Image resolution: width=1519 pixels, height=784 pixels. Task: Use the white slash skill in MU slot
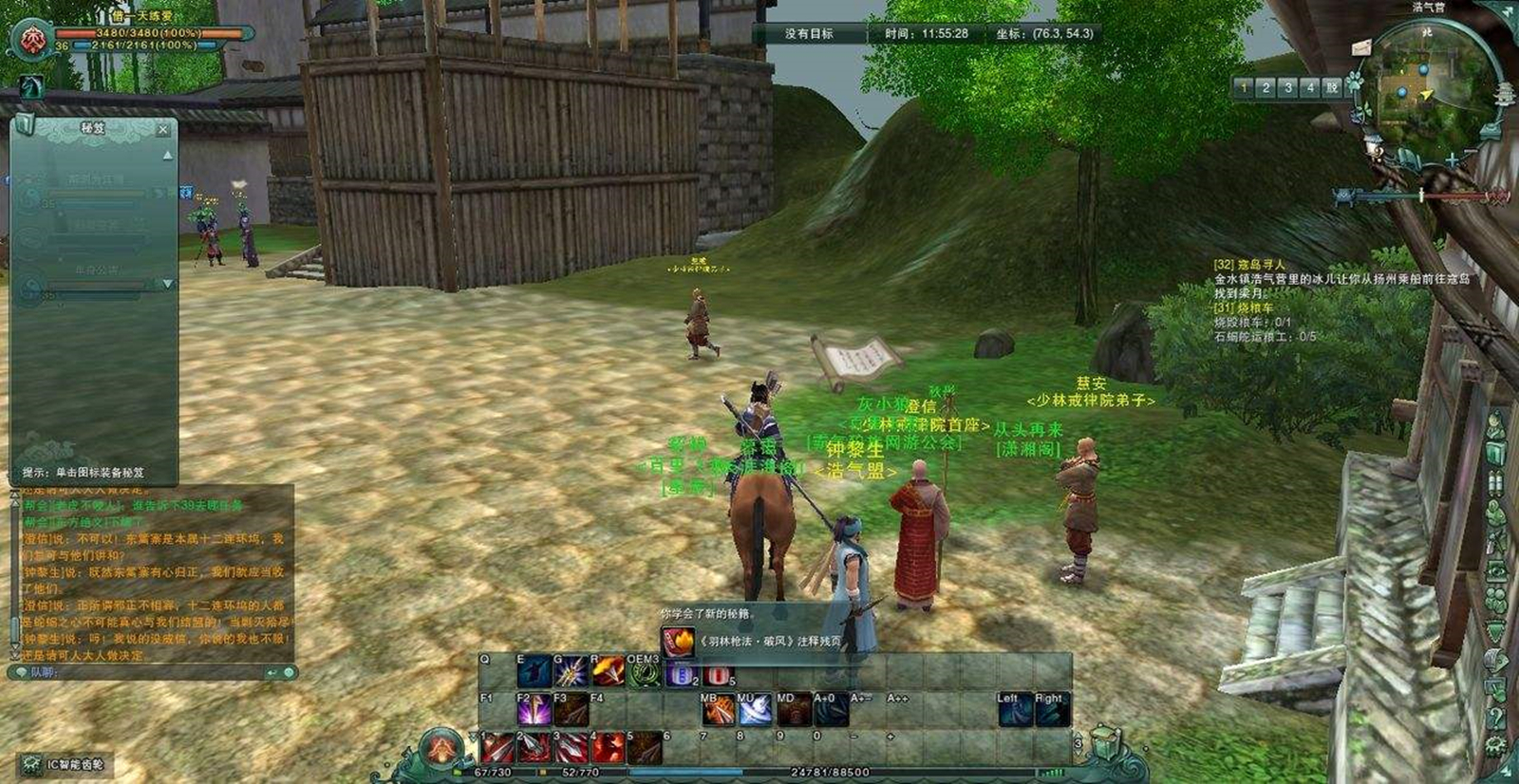pos(755,710)
